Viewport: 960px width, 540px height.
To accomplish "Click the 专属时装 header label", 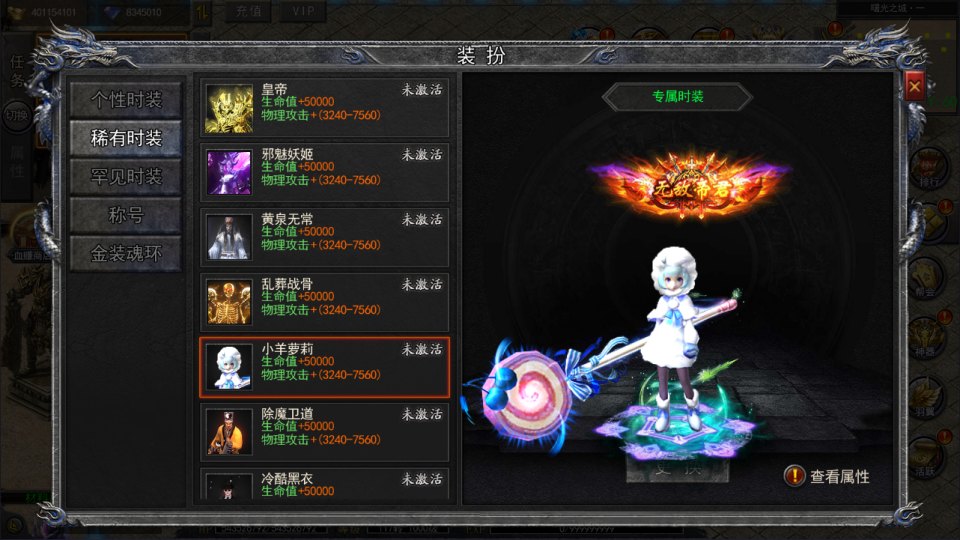I will click(x=677, y=97).
